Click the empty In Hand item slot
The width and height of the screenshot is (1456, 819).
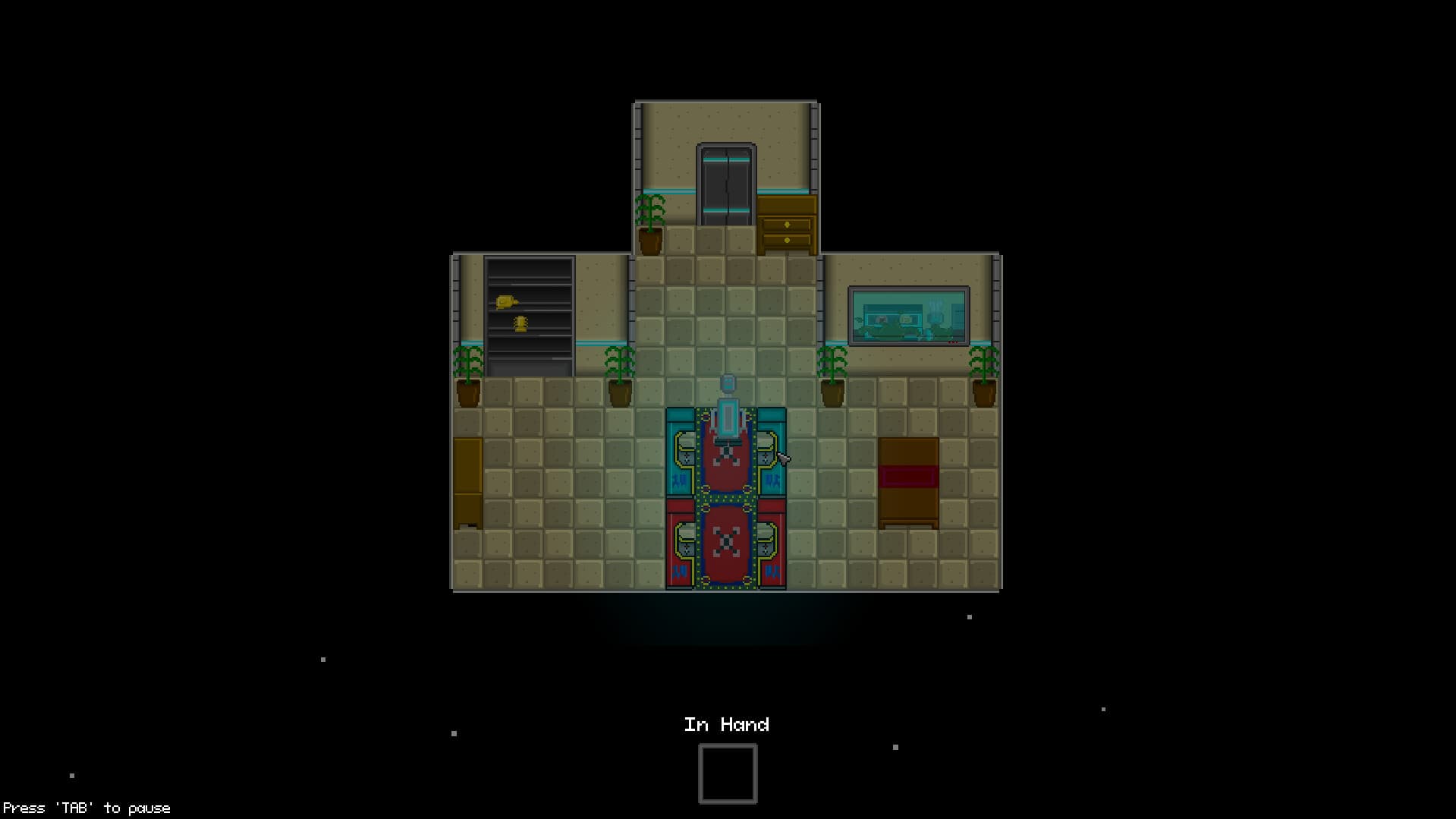[727, 773]
